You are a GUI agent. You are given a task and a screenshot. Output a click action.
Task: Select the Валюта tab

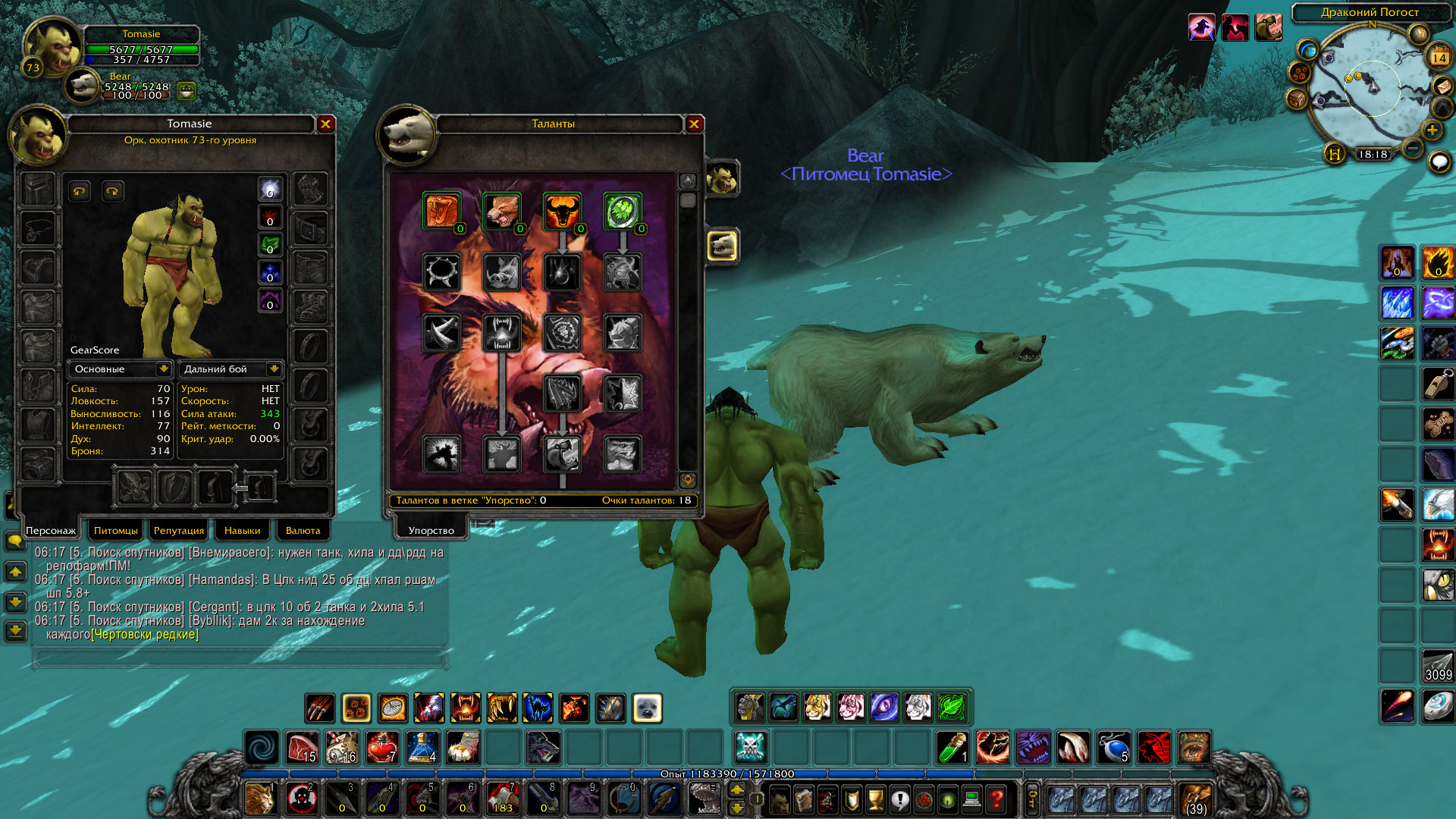click(x=303, y=530)
